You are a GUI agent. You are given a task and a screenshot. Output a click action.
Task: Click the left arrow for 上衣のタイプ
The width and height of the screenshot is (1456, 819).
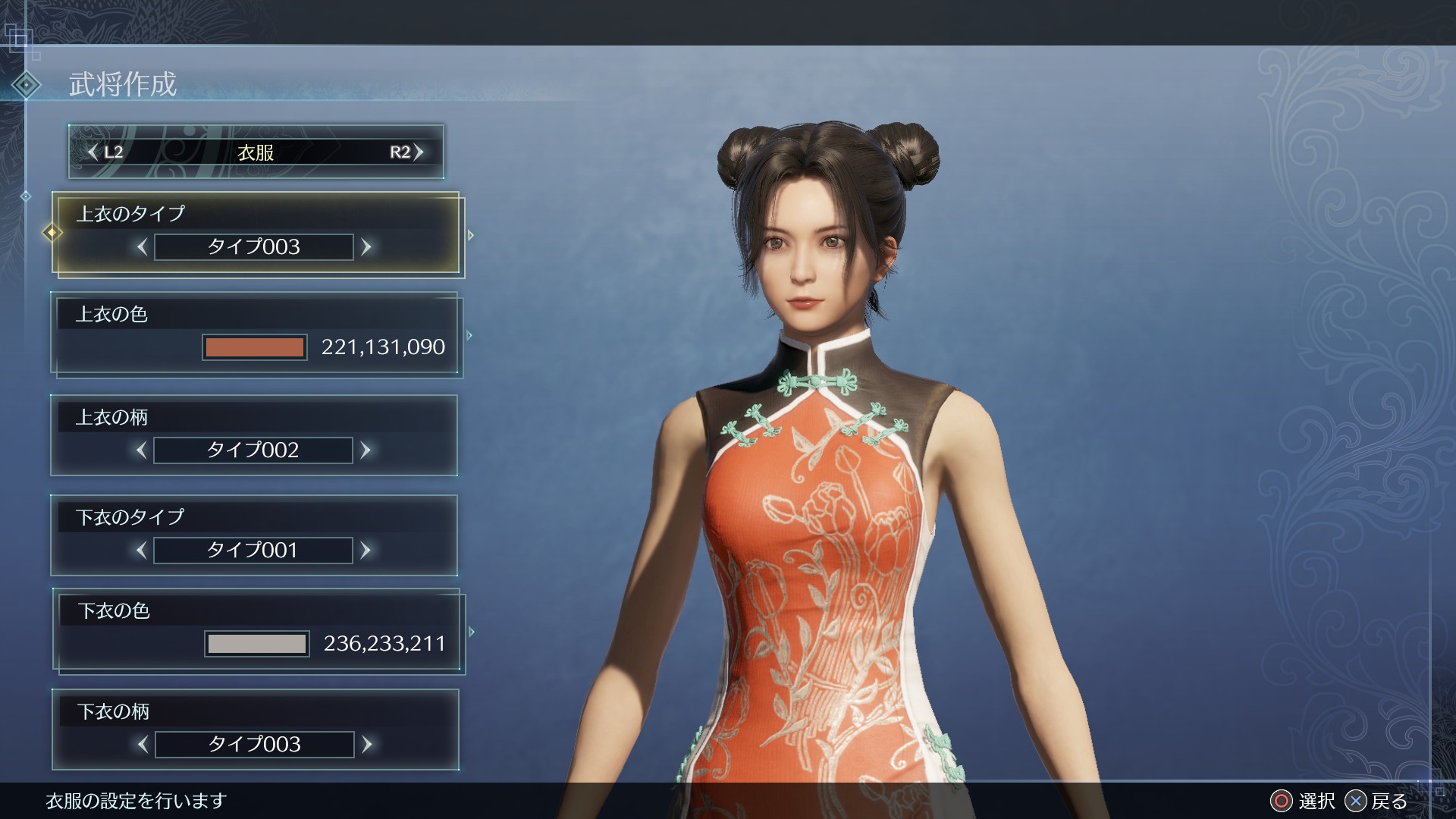pyautogui.click(x=141, y=246)
